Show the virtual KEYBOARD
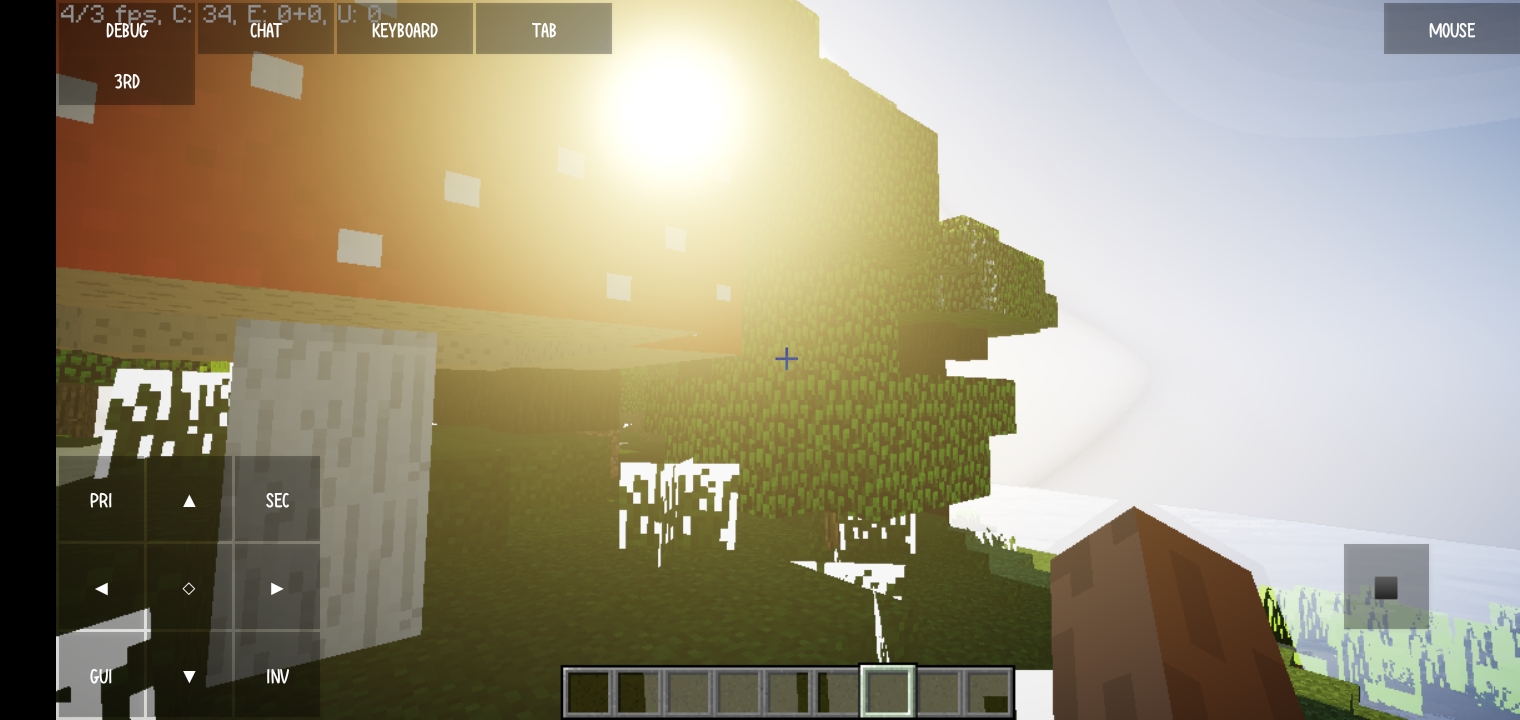Screen dimensions: 1520x720 (404, 29)
